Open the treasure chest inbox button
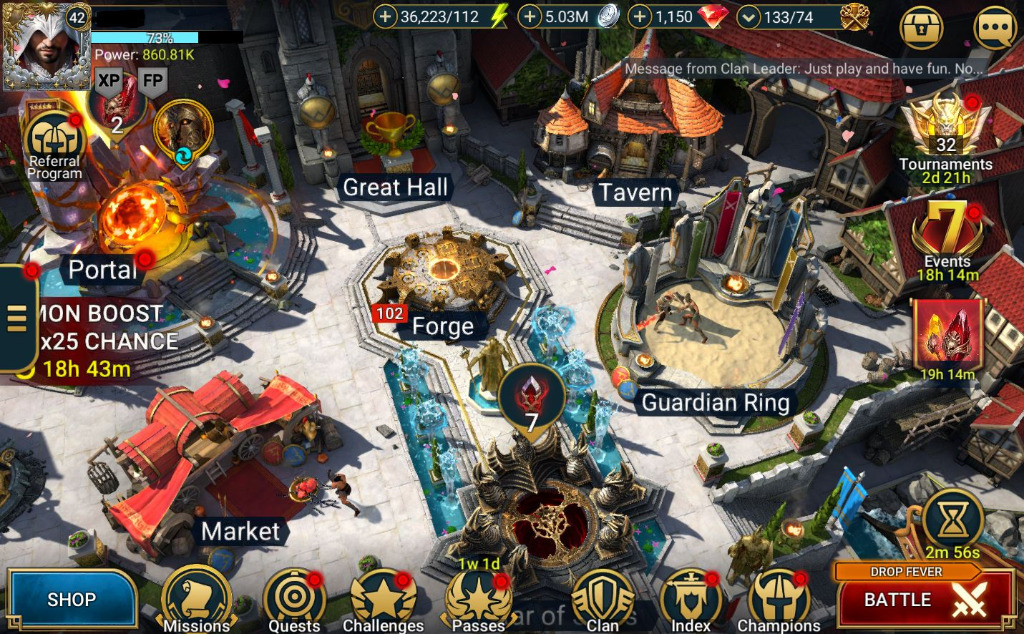This screenshot has width=1024, height=634. click(922, 28)
